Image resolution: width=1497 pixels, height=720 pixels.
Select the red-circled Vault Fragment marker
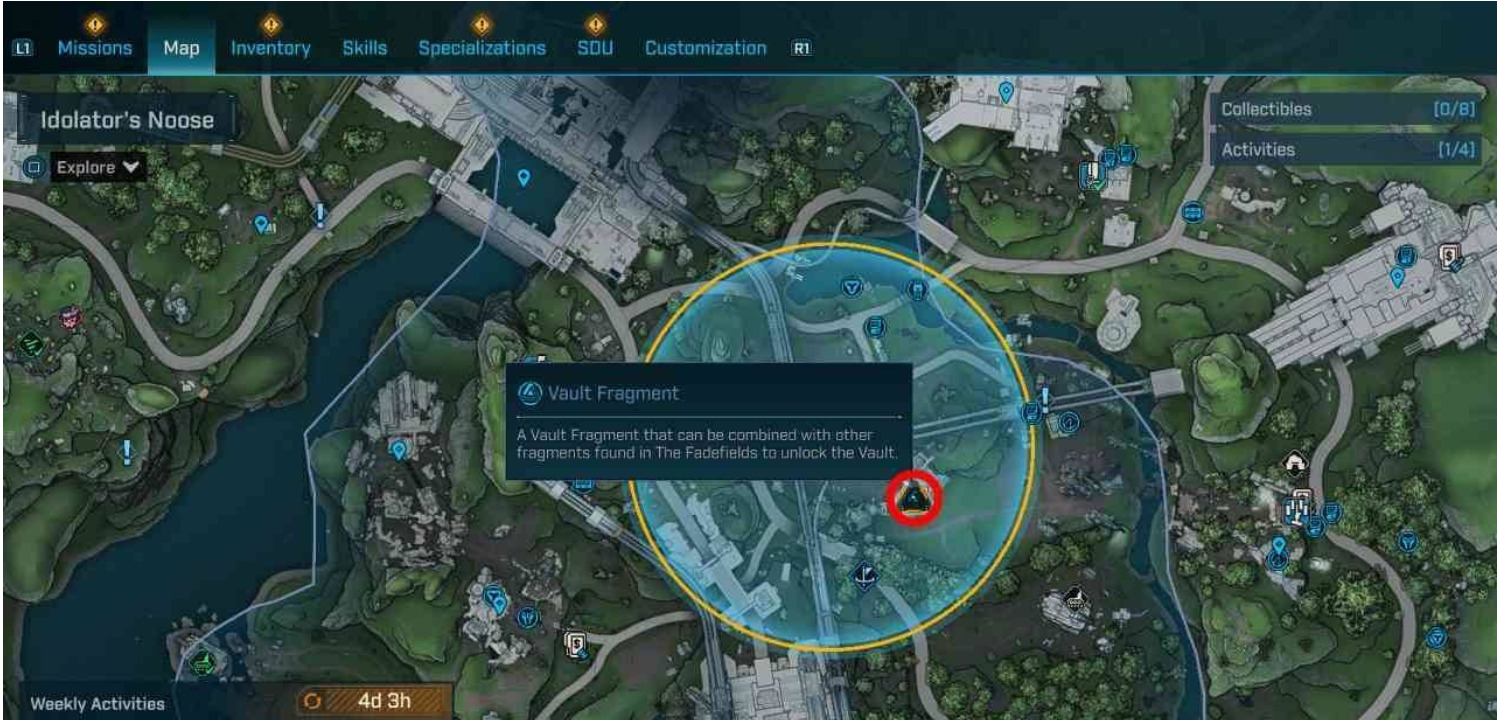pos(914,499)
